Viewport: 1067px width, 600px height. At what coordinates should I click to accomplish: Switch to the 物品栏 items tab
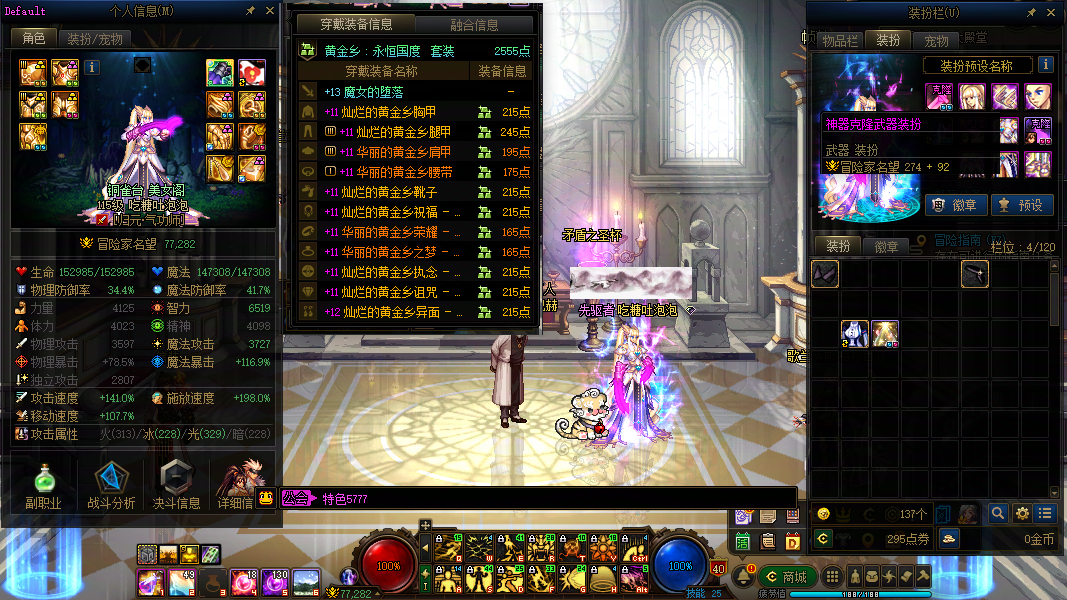pos(840,41)
